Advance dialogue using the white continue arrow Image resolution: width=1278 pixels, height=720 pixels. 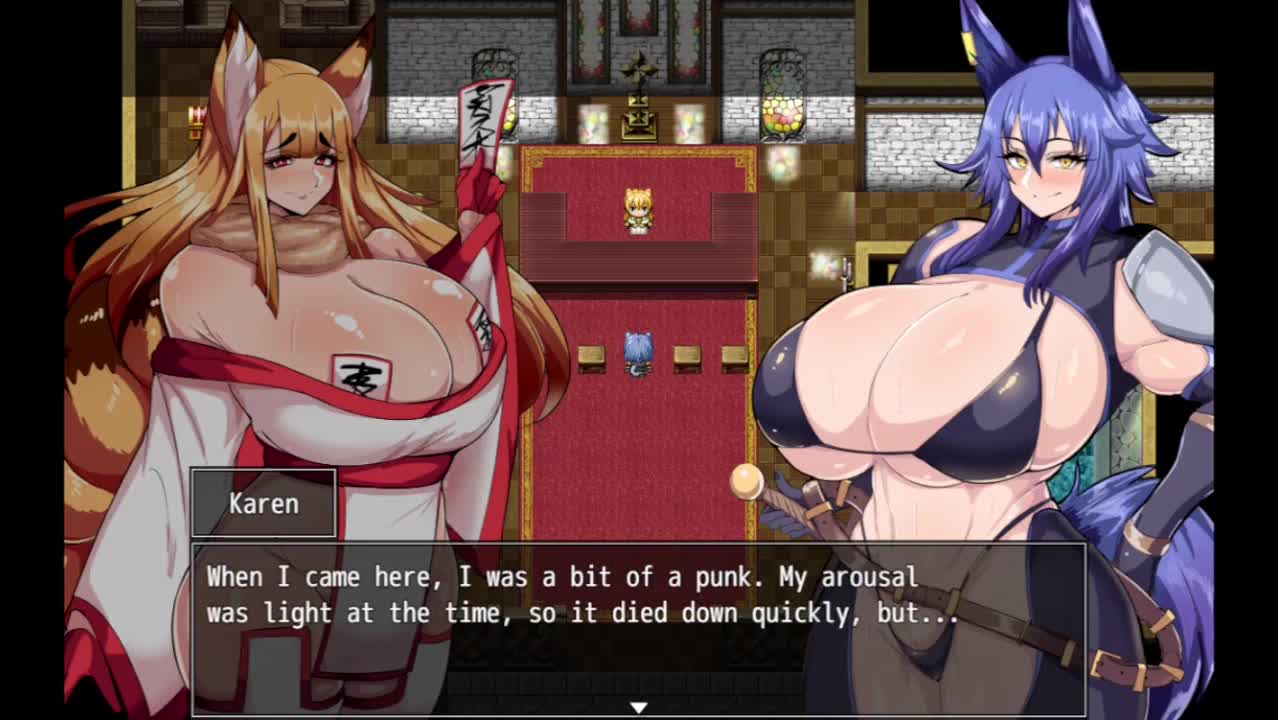click(x=638, y=707)
